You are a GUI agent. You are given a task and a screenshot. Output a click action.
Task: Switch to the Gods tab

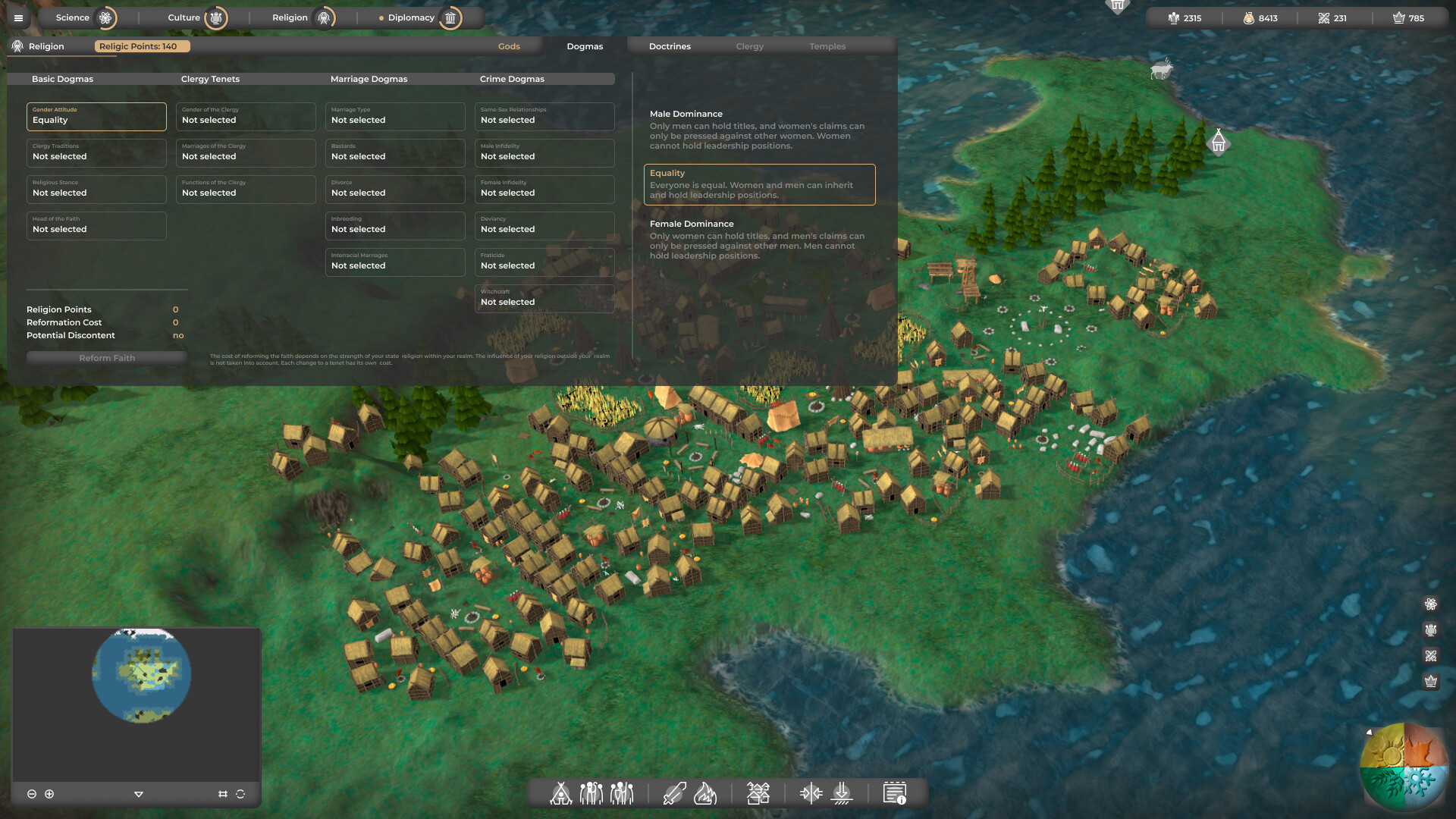click(509, 46)
